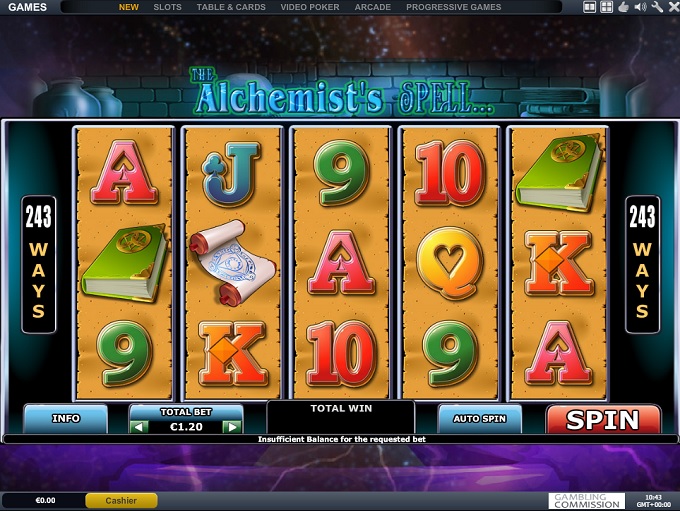Open the Gambling Commission link

point(587,500)
